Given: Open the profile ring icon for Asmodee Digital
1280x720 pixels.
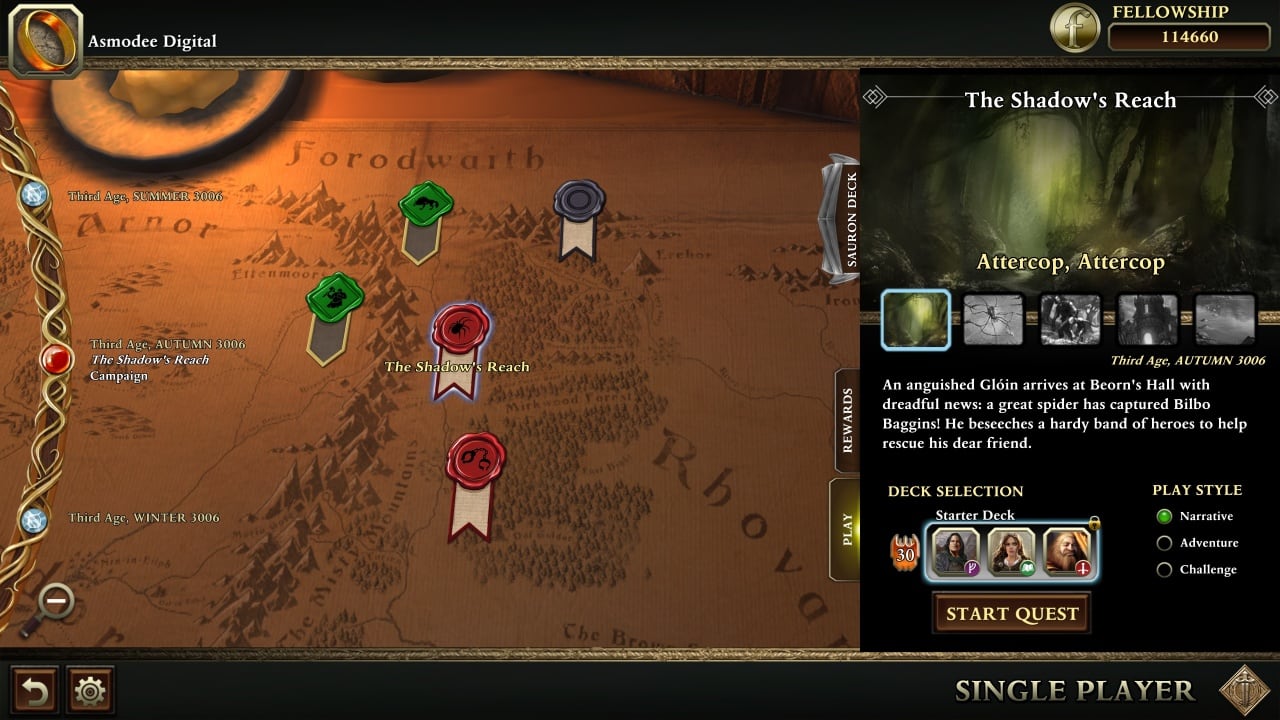Looking at the screenshot, I should click(45, 40).
